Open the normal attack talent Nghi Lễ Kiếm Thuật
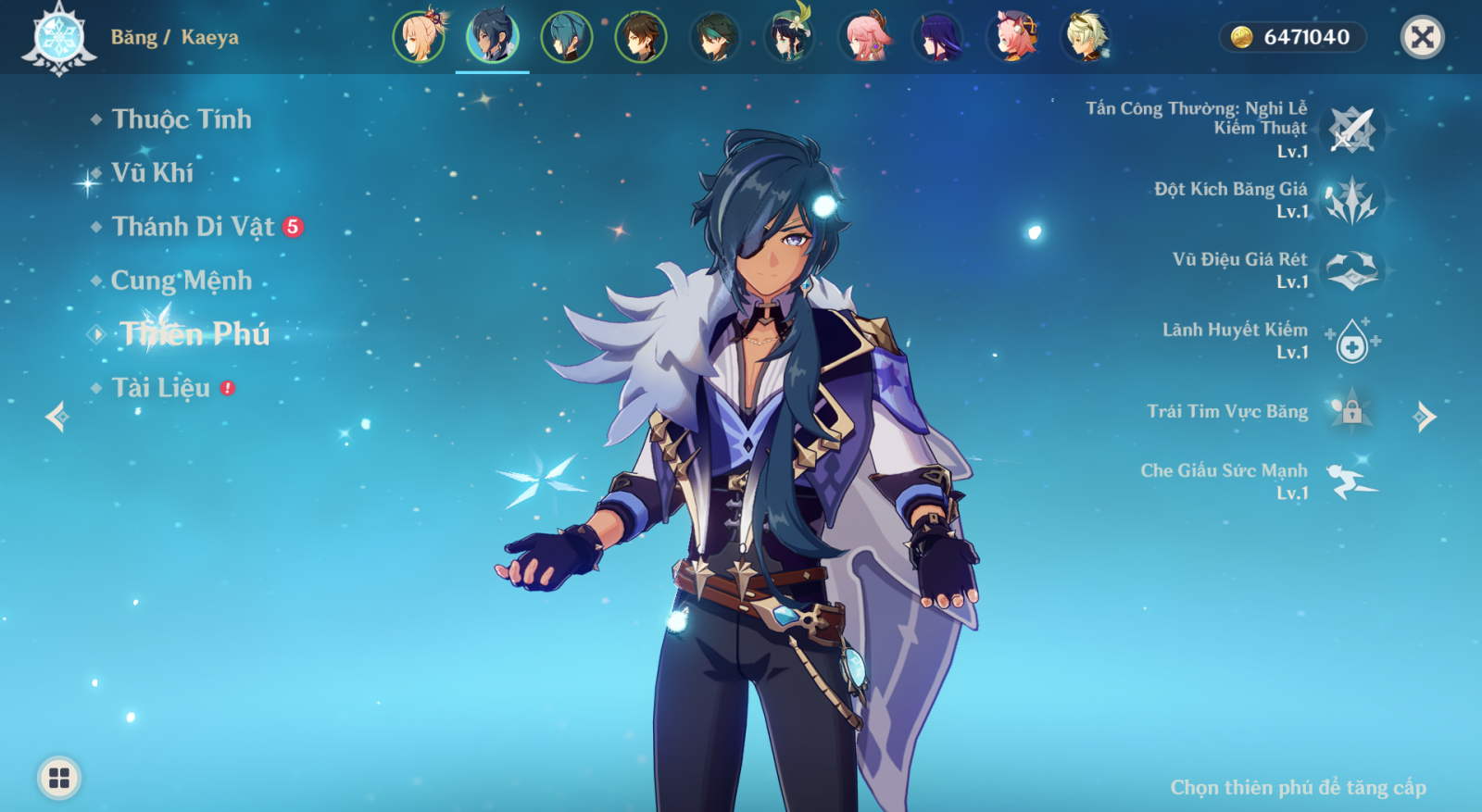This screenshot has height=812, width=1482. coord(1351,130)
